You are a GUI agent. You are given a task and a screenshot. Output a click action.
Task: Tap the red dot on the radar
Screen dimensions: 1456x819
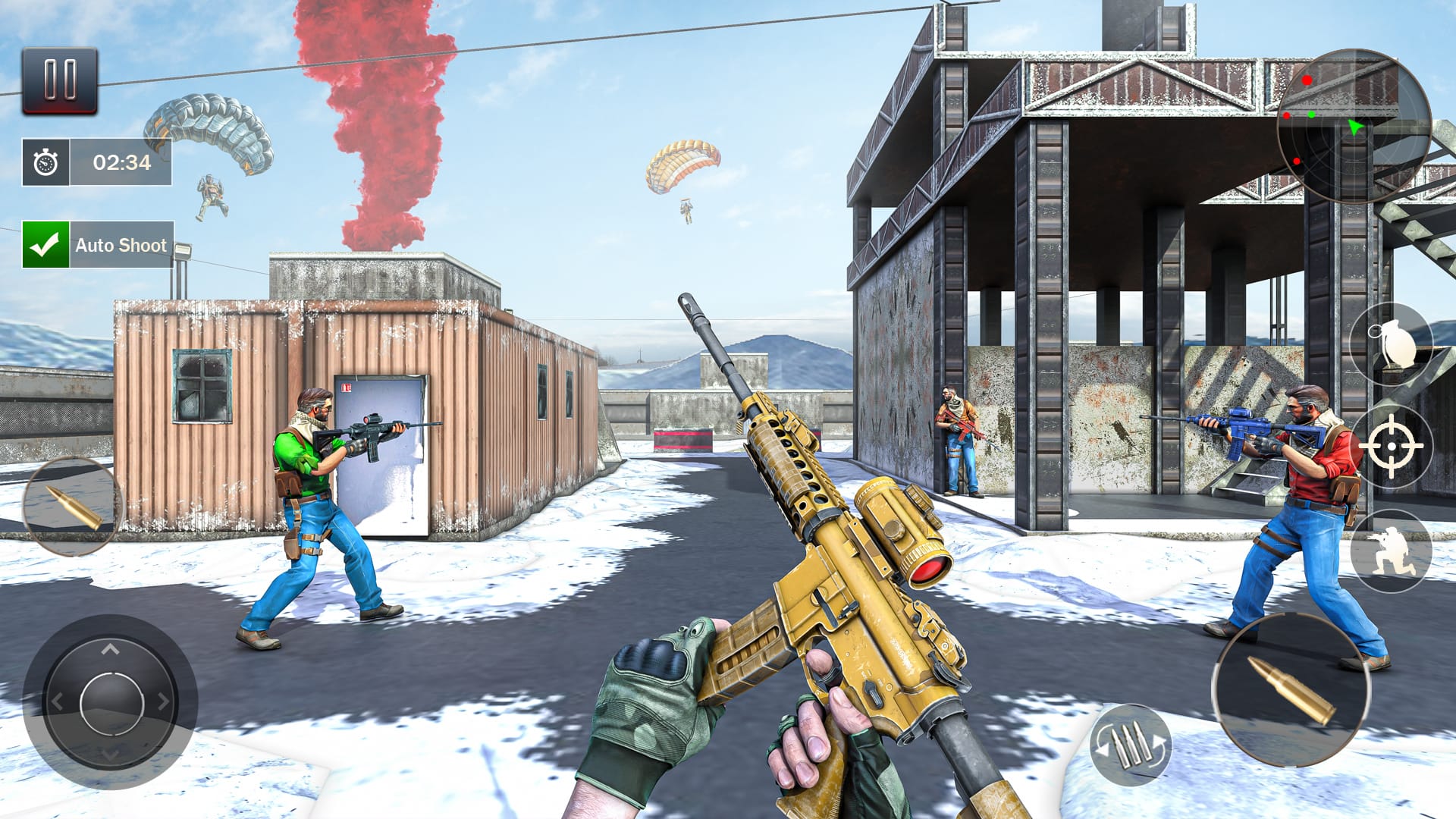1307,80
